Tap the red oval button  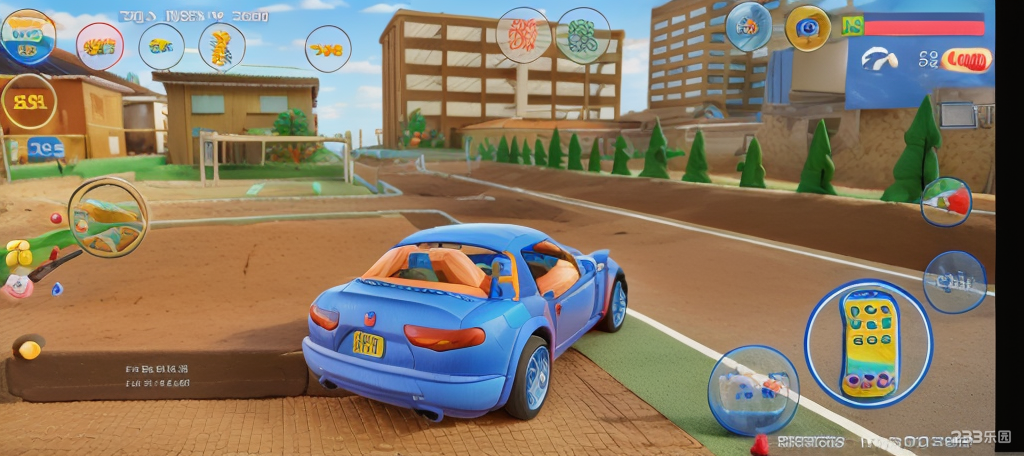click(x=966, y=60)
